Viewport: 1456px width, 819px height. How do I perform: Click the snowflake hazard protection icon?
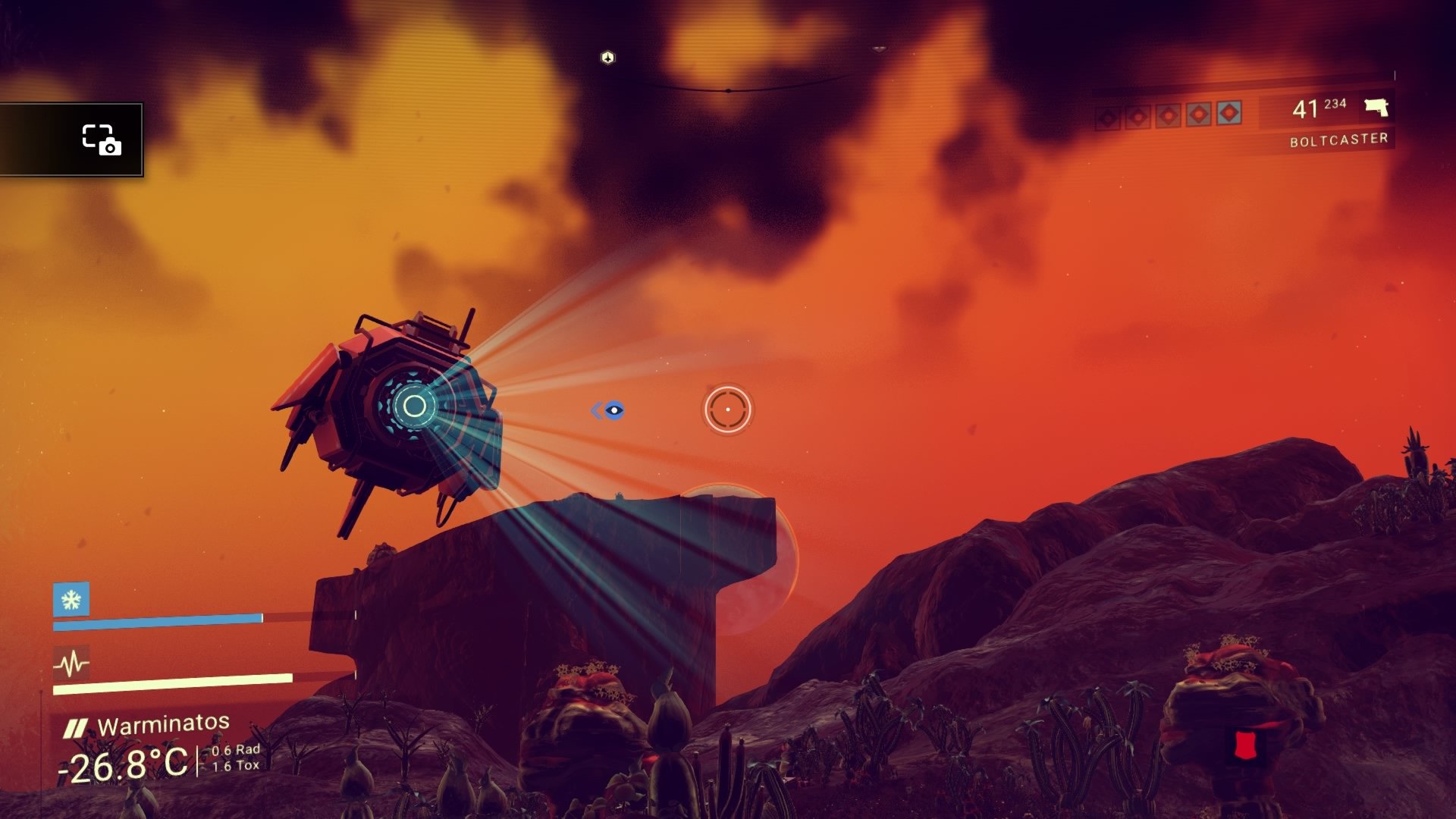coord(71,600)
